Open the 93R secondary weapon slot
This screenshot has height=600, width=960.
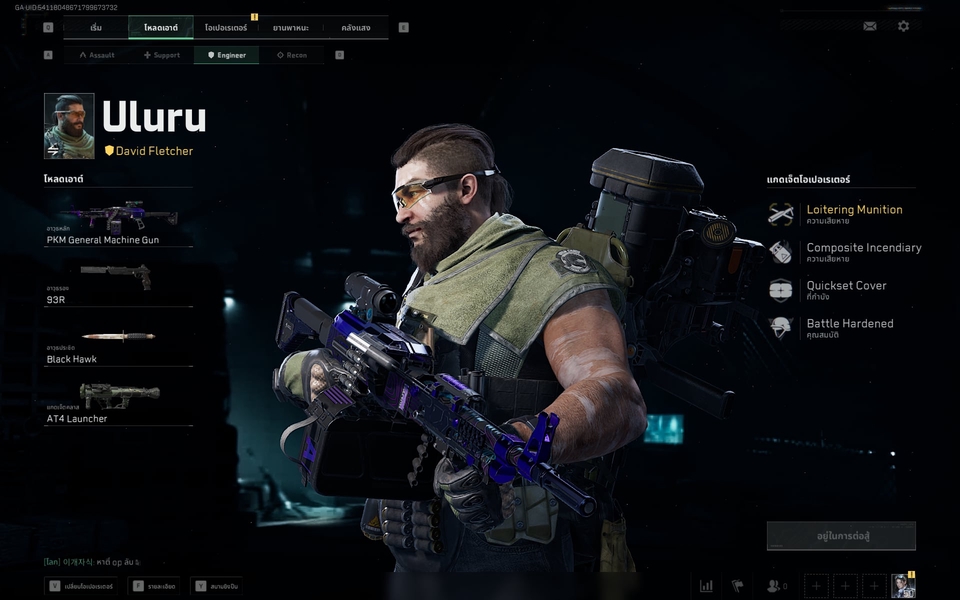pos(118,283)
